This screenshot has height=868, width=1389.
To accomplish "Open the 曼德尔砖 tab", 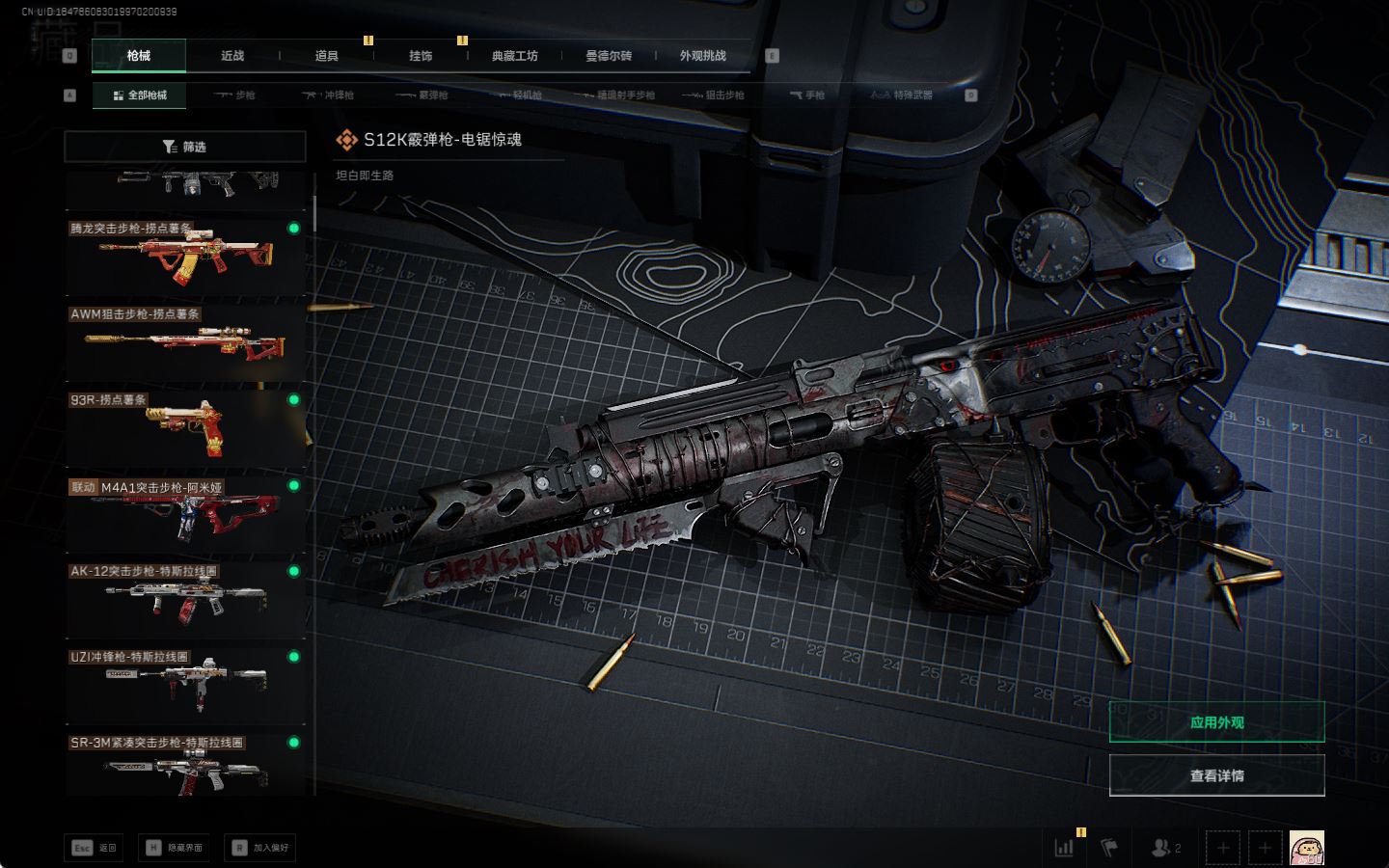I will tap(609, 56).
